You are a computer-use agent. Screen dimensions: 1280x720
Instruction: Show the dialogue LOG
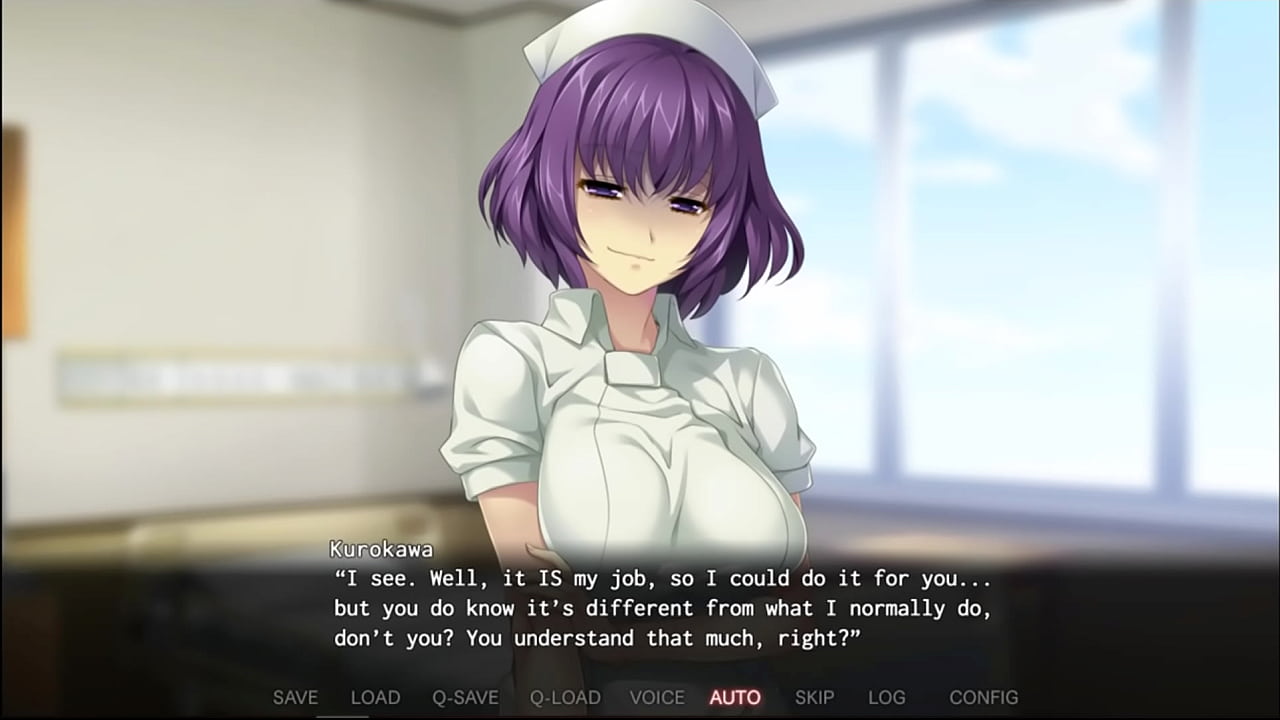(x=886, y=697)
